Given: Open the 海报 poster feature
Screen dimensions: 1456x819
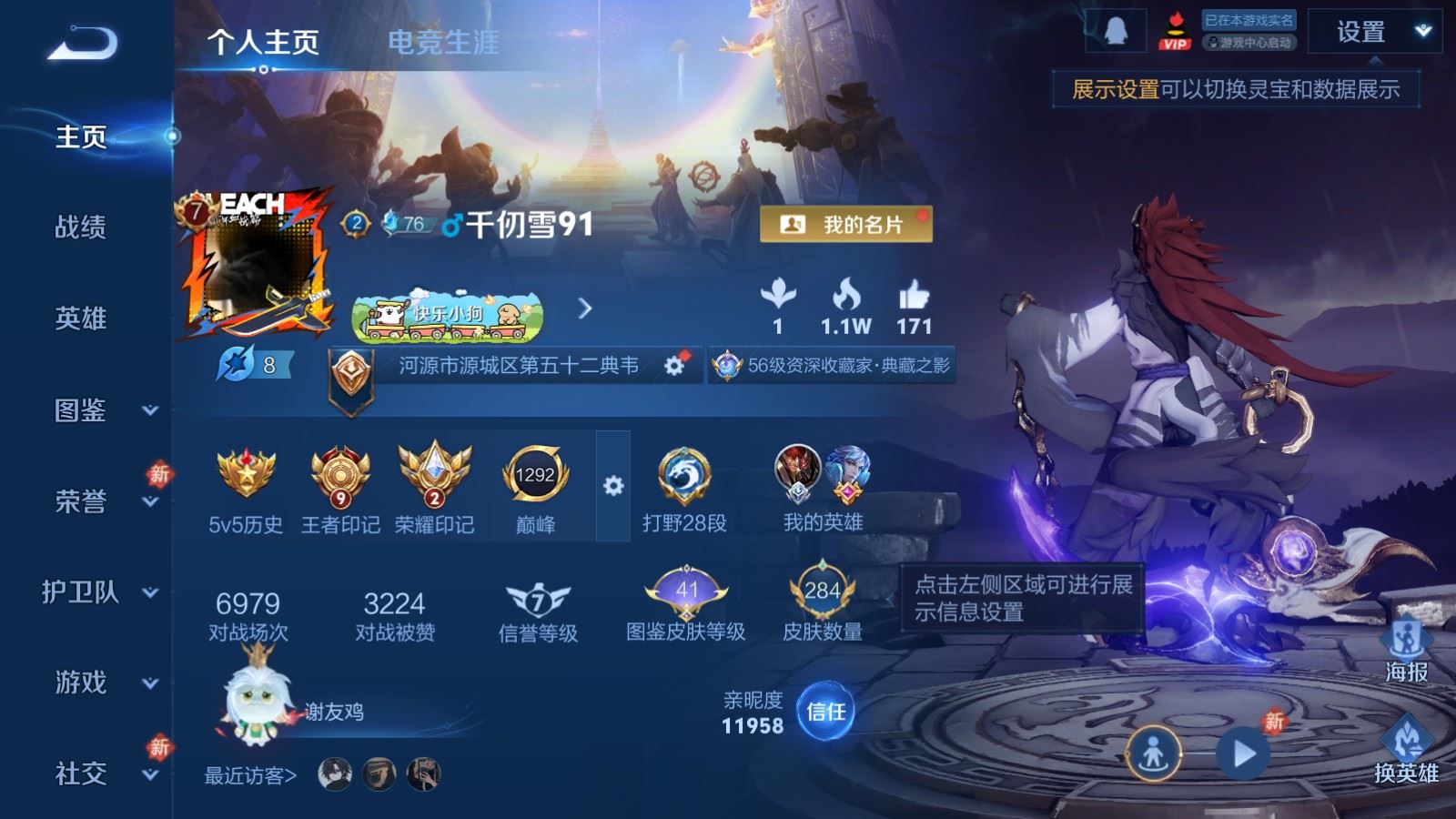Looking at the screenshot, I should (x=1406, y=652).
